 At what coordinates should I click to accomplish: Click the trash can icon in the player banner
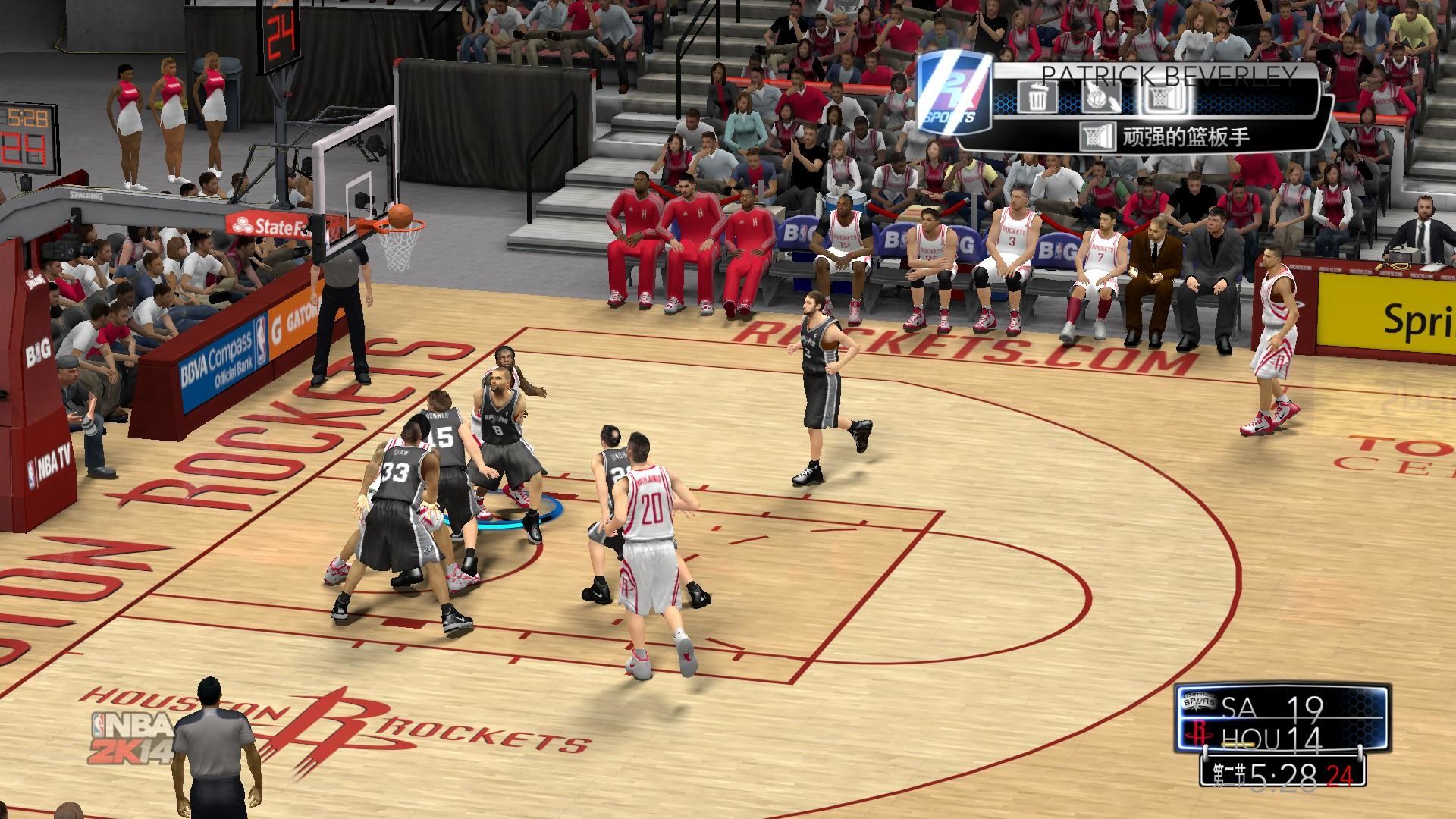pyautogui.click(x=1036, y=98)
